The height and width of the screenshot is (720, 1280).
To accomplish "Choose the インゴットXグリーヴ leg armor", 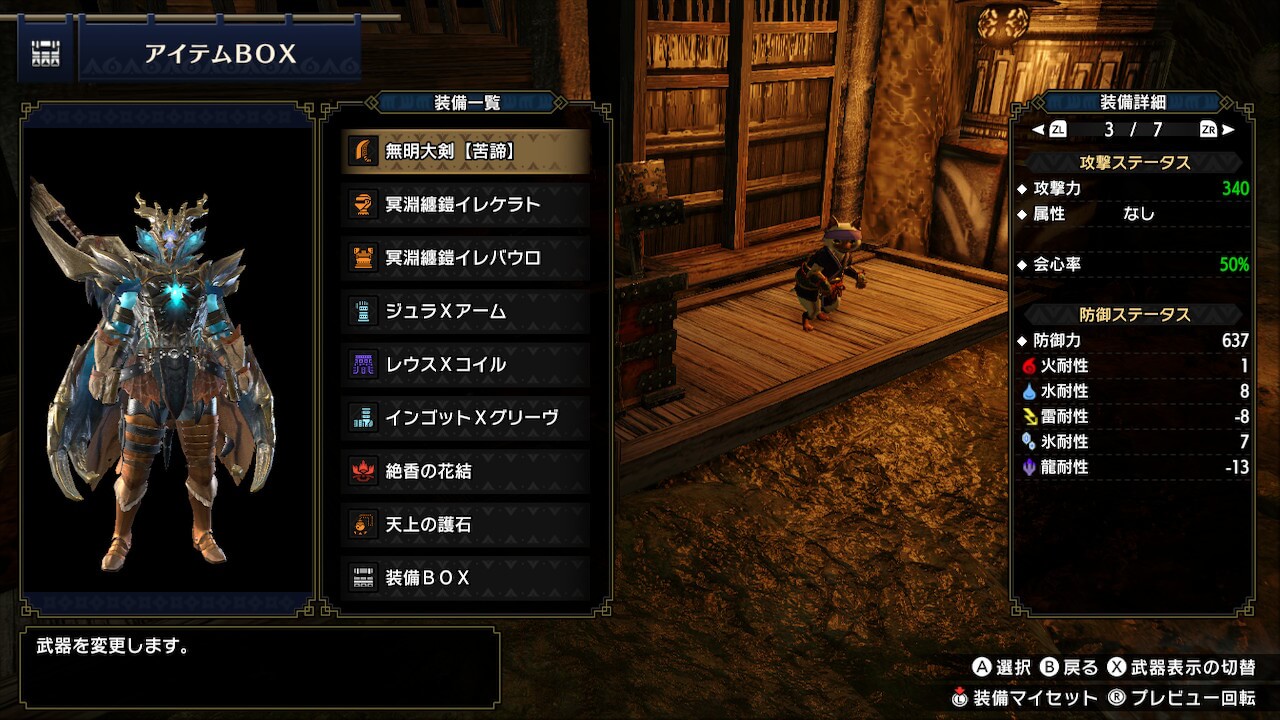I will (465, 417).
